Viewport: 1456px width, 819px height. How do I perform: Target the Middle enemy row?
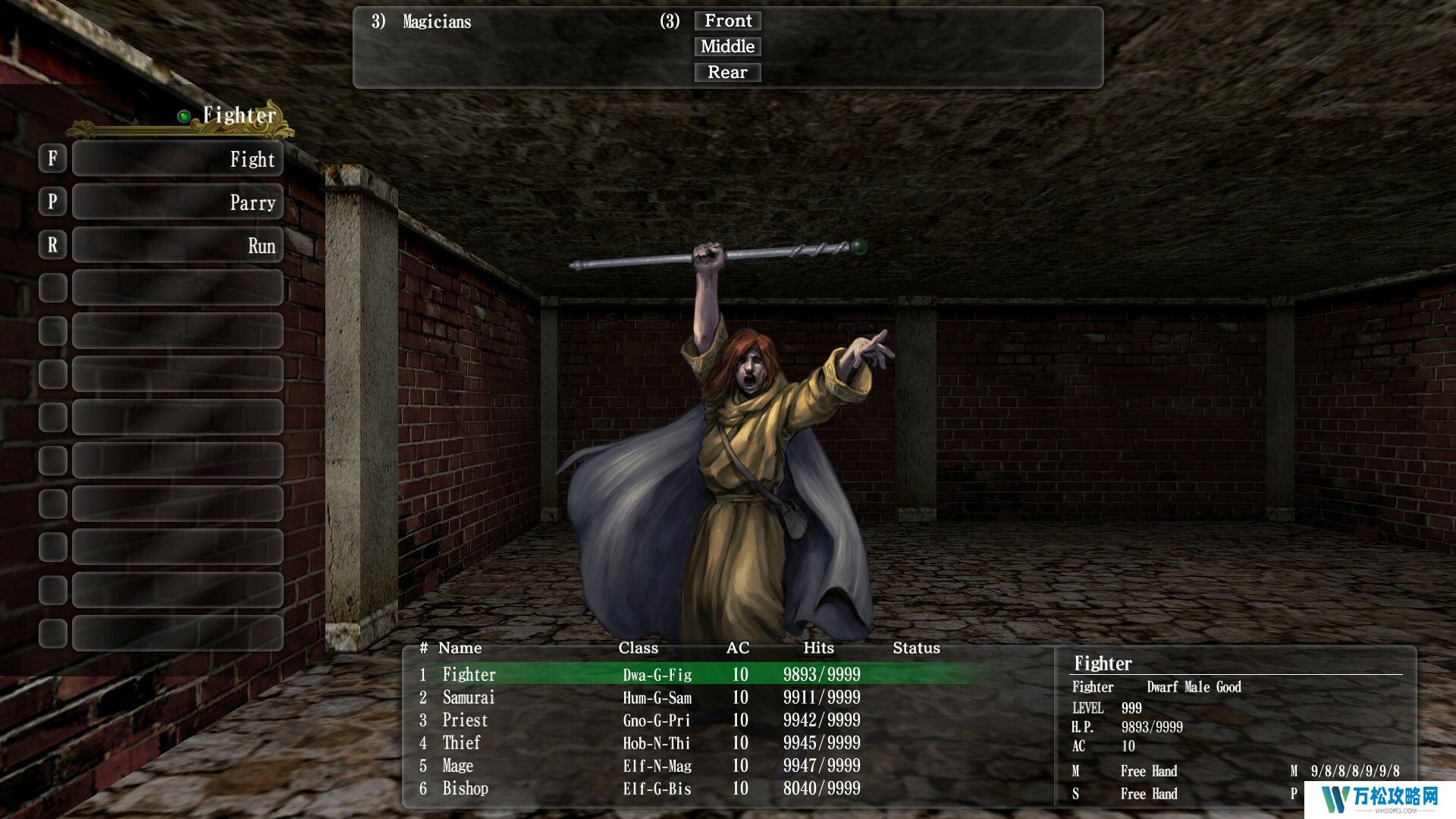(727, 47)
